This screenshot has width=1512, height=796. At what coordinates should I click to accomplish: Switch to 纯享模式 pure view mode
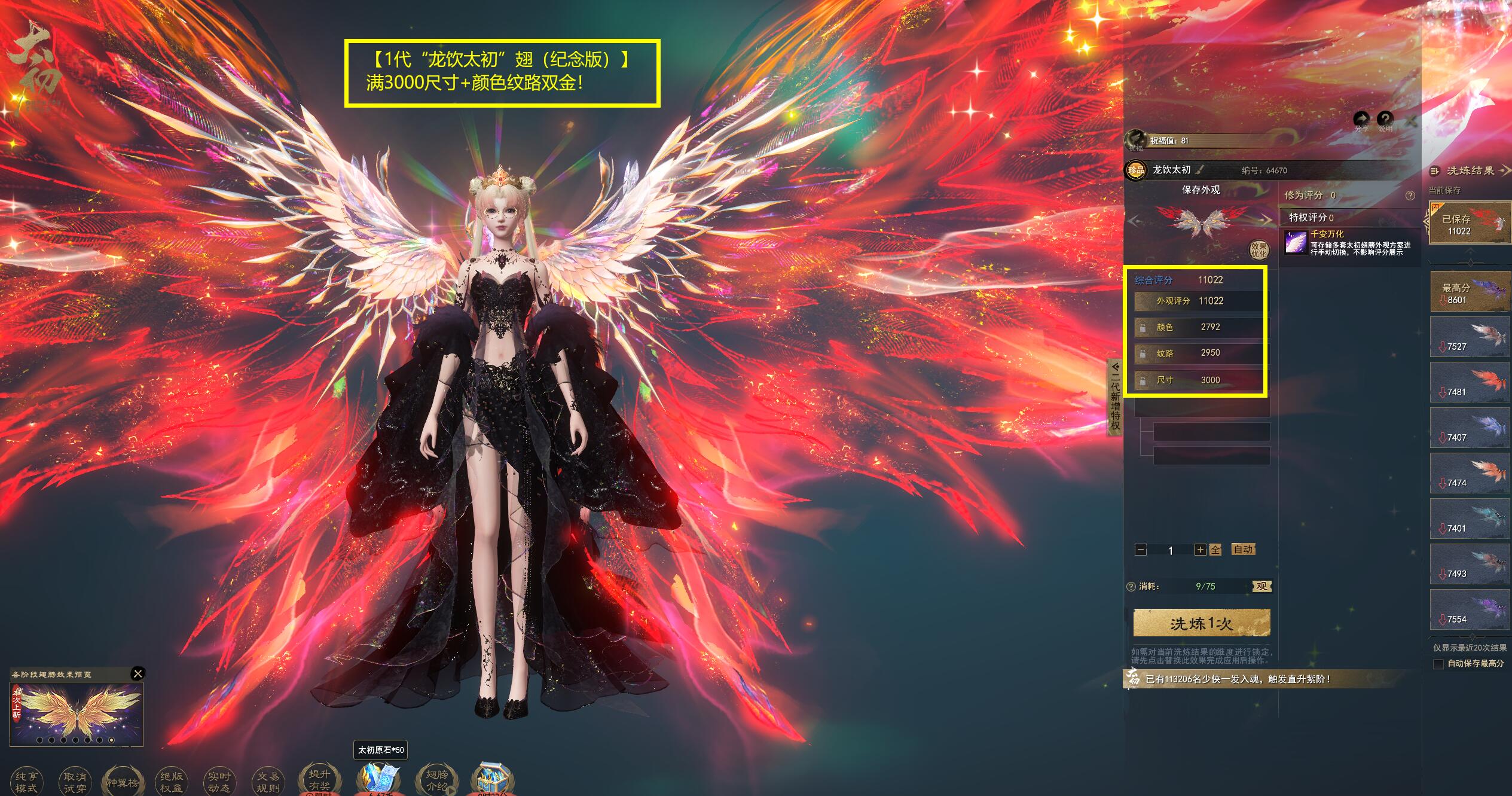26,782
